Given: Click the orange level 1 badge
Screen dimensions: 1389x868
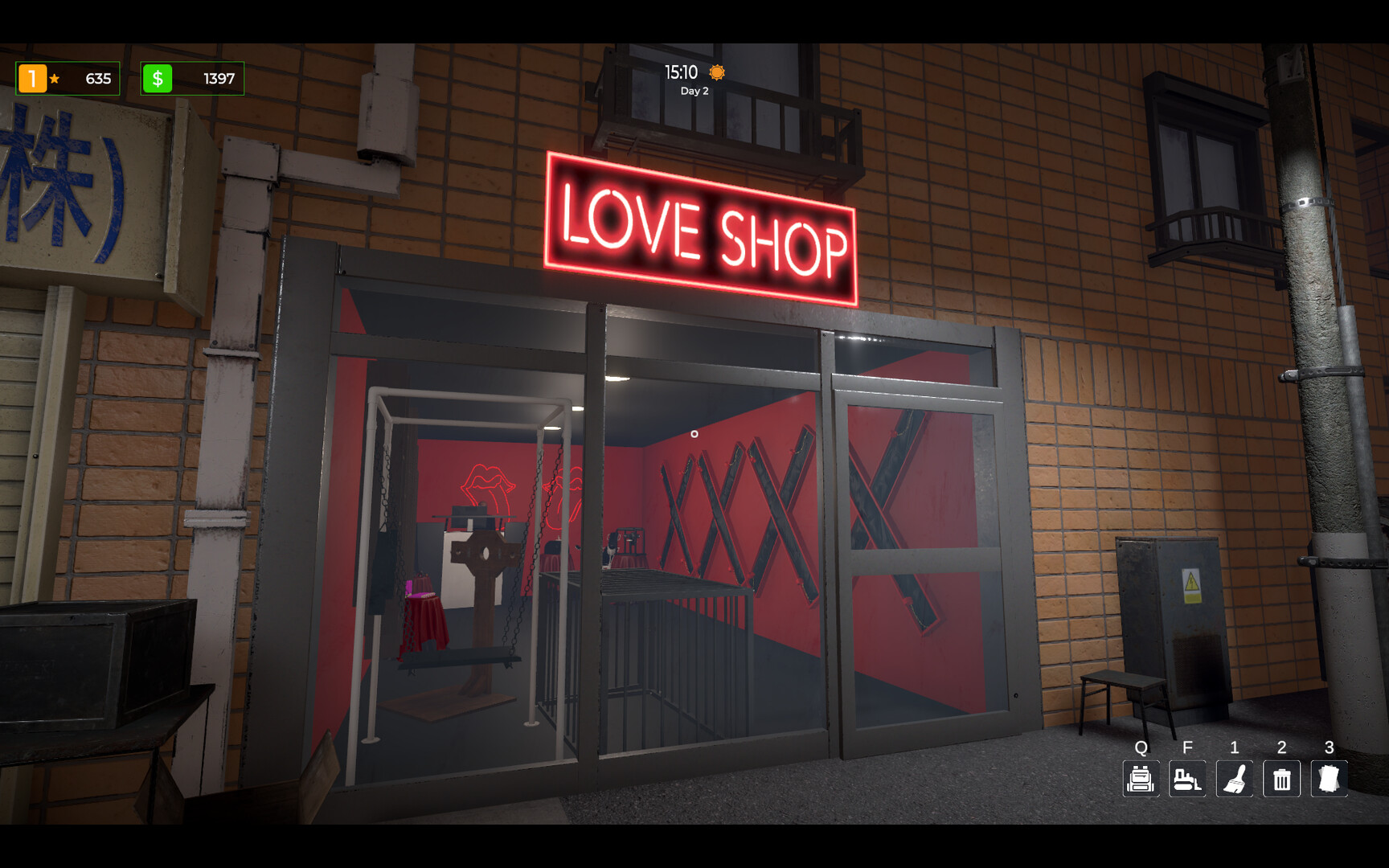Looking at the screenshot, I should (x=32, y=78).
